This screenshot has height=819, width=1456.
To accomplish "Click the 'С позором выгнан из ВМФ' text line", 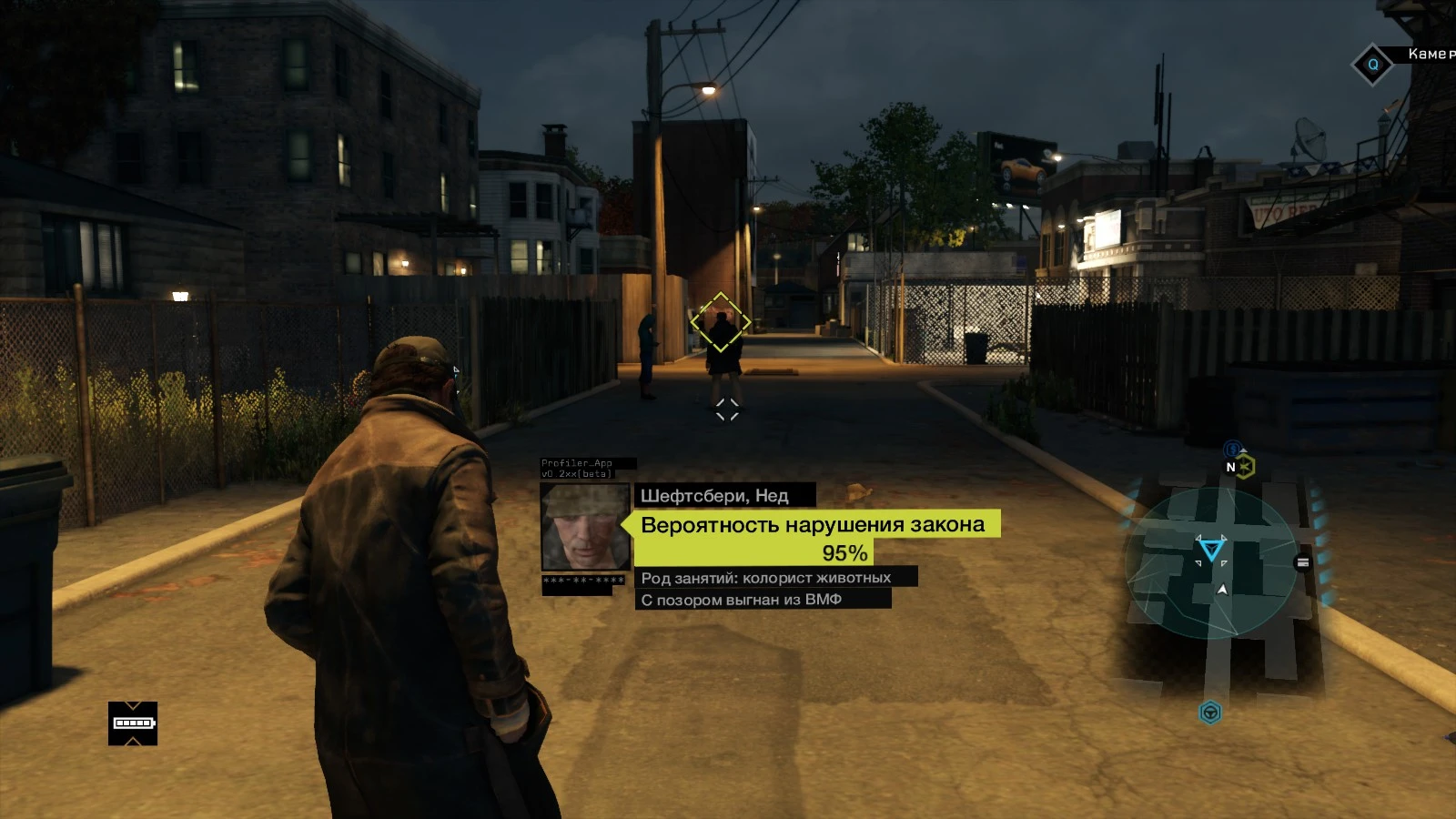I will [743, 597].
